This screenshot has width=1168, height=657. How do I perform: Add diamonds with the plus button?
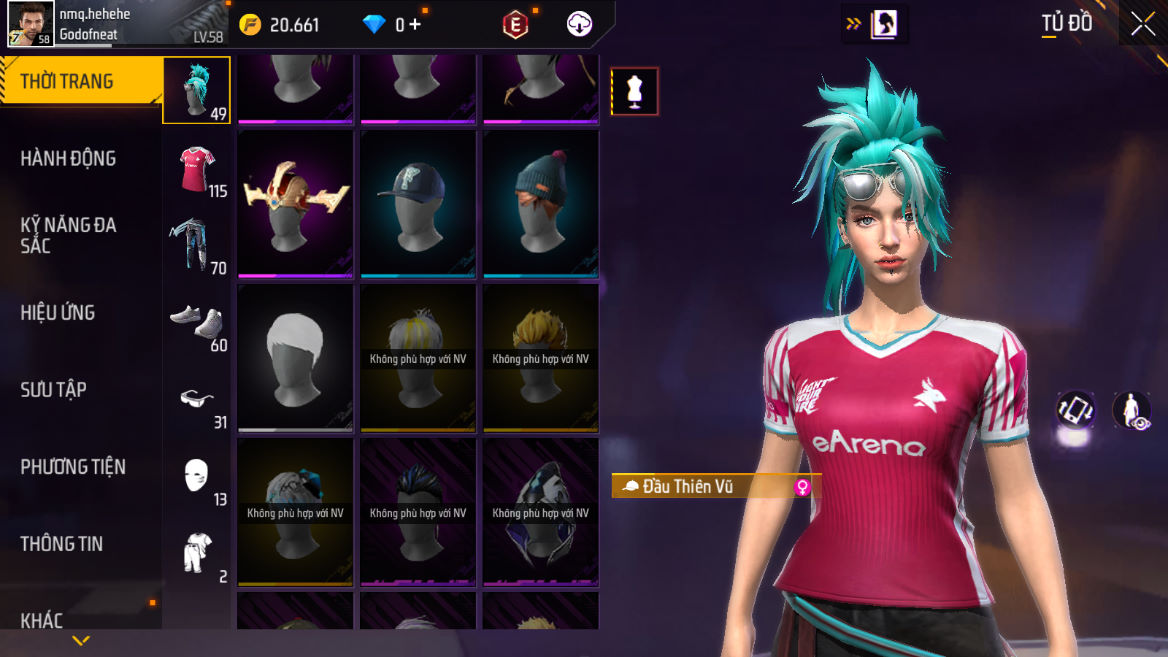pyautogui.click(x=415, y=25)
